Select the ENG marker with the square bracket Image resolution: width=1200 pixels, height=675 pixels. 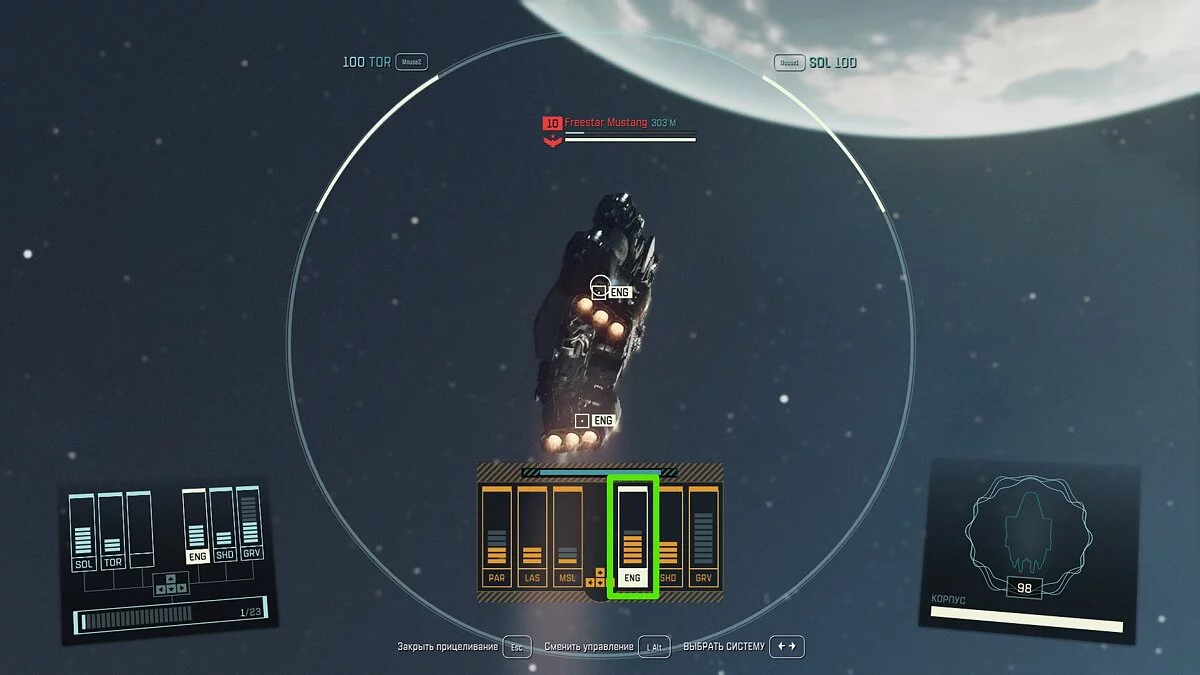pyautogui.click(x=594, y=421)
